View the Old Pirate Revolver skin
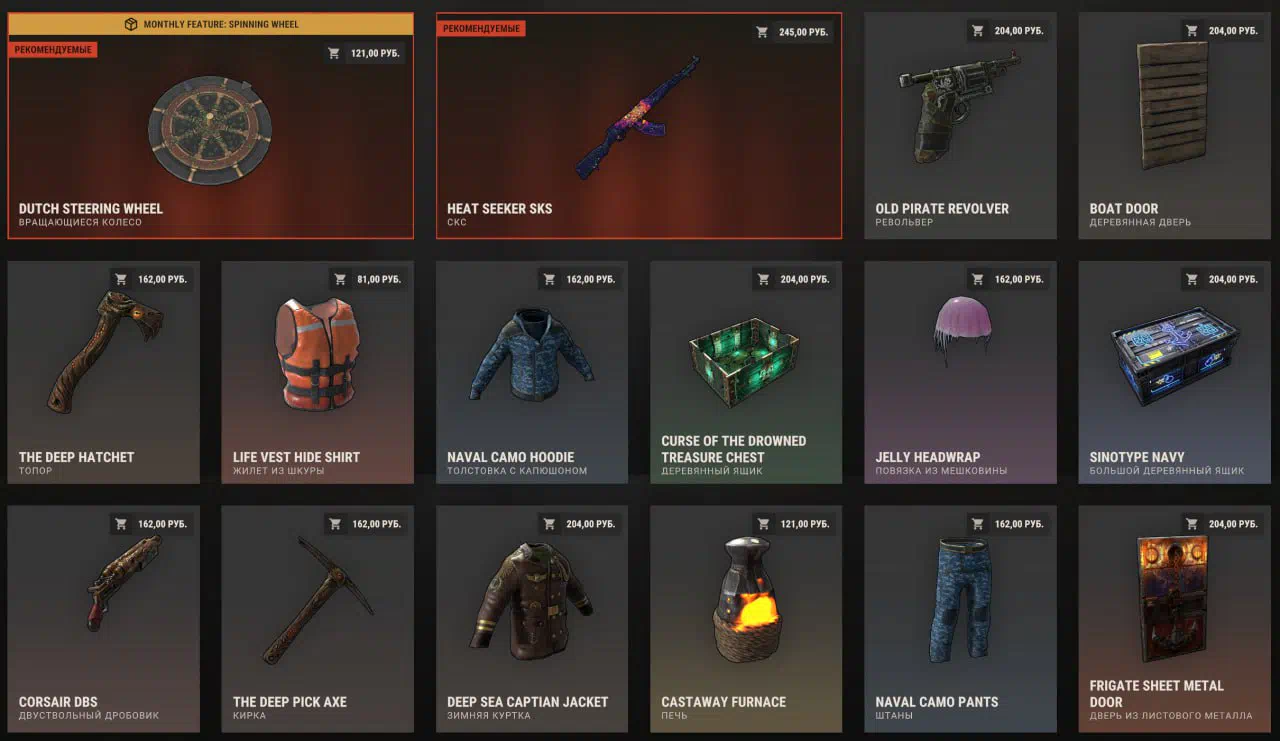Viewport: 1280px width, 741px height. (x=960, y=125)
